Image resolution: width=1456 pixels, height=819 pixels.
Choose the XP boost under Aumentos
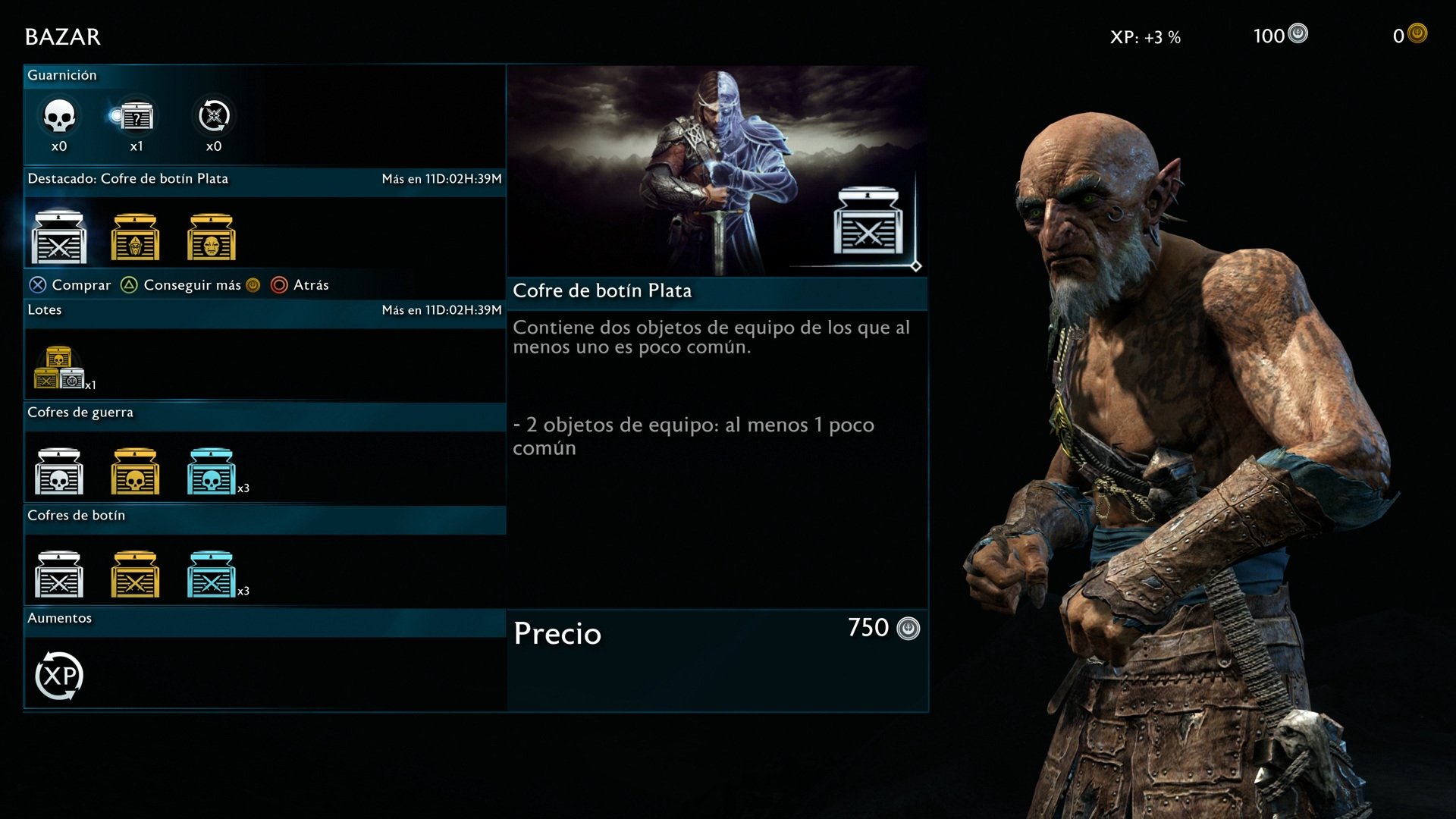click(59, 676)
